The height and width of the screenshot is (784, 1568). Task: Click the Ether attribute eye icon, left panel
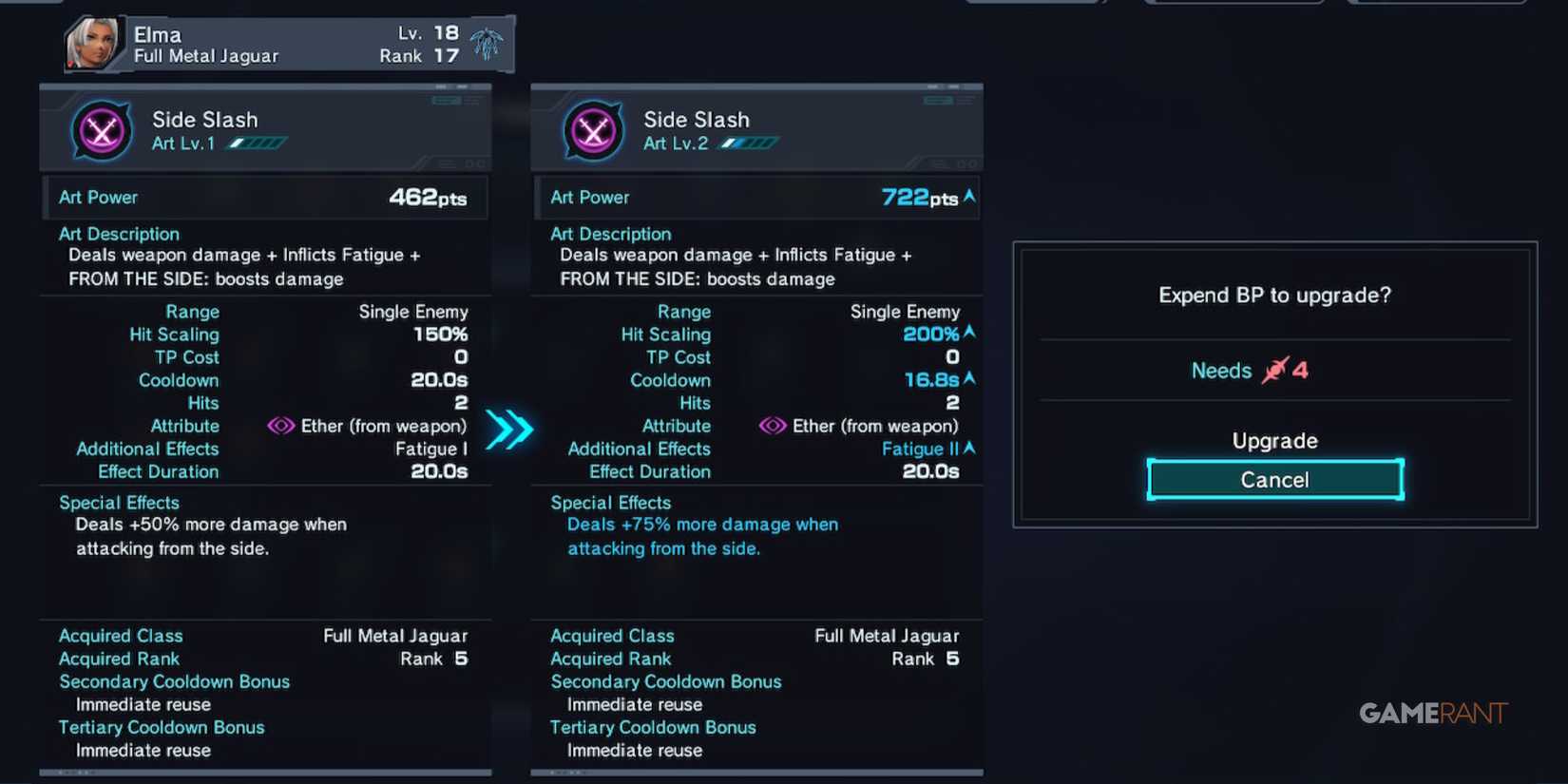click(x=281, y=426)
